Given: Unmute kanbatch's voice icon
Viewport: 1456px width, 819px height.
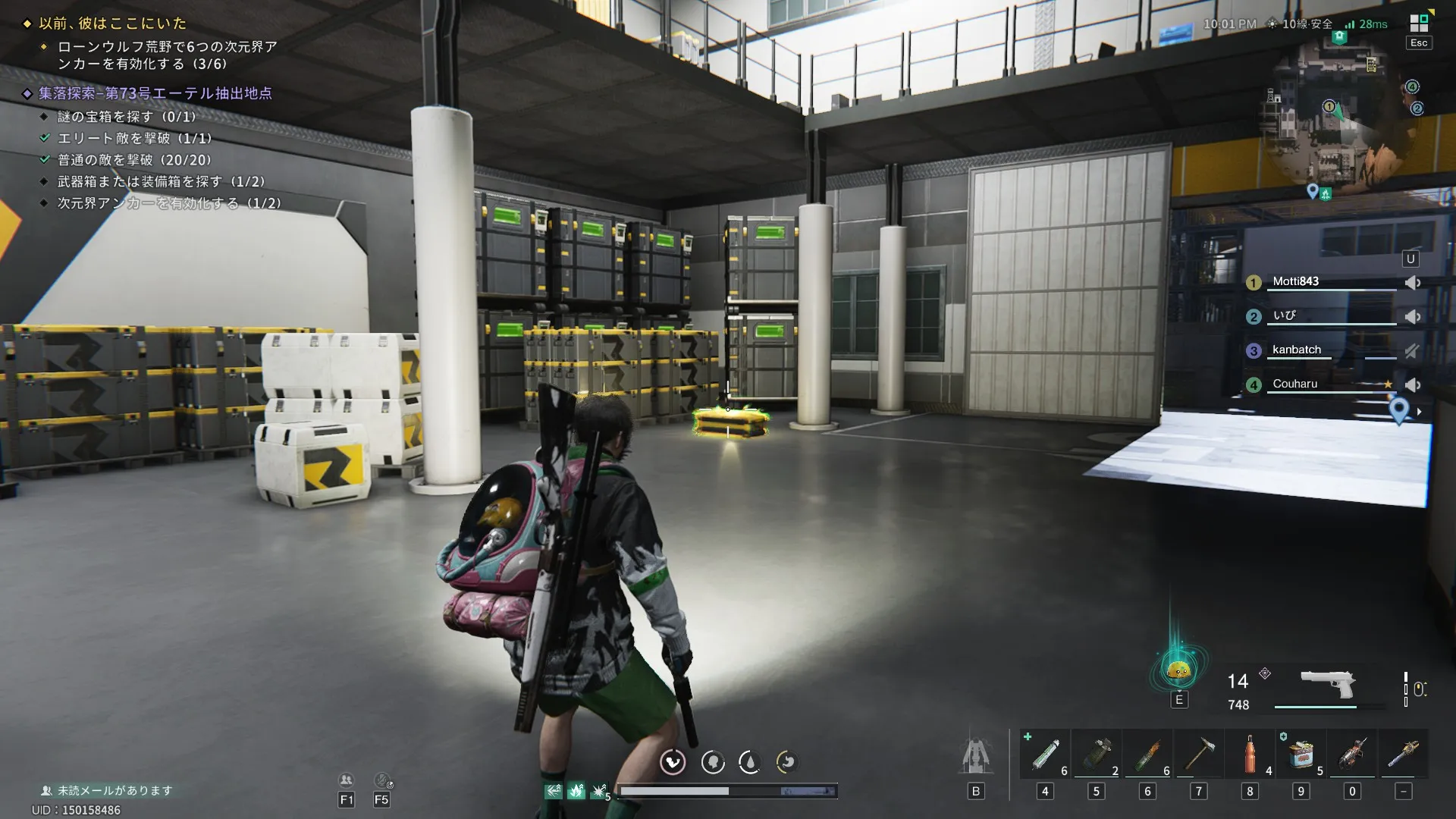Looking at the screenshot, I should coord(1412,351).
